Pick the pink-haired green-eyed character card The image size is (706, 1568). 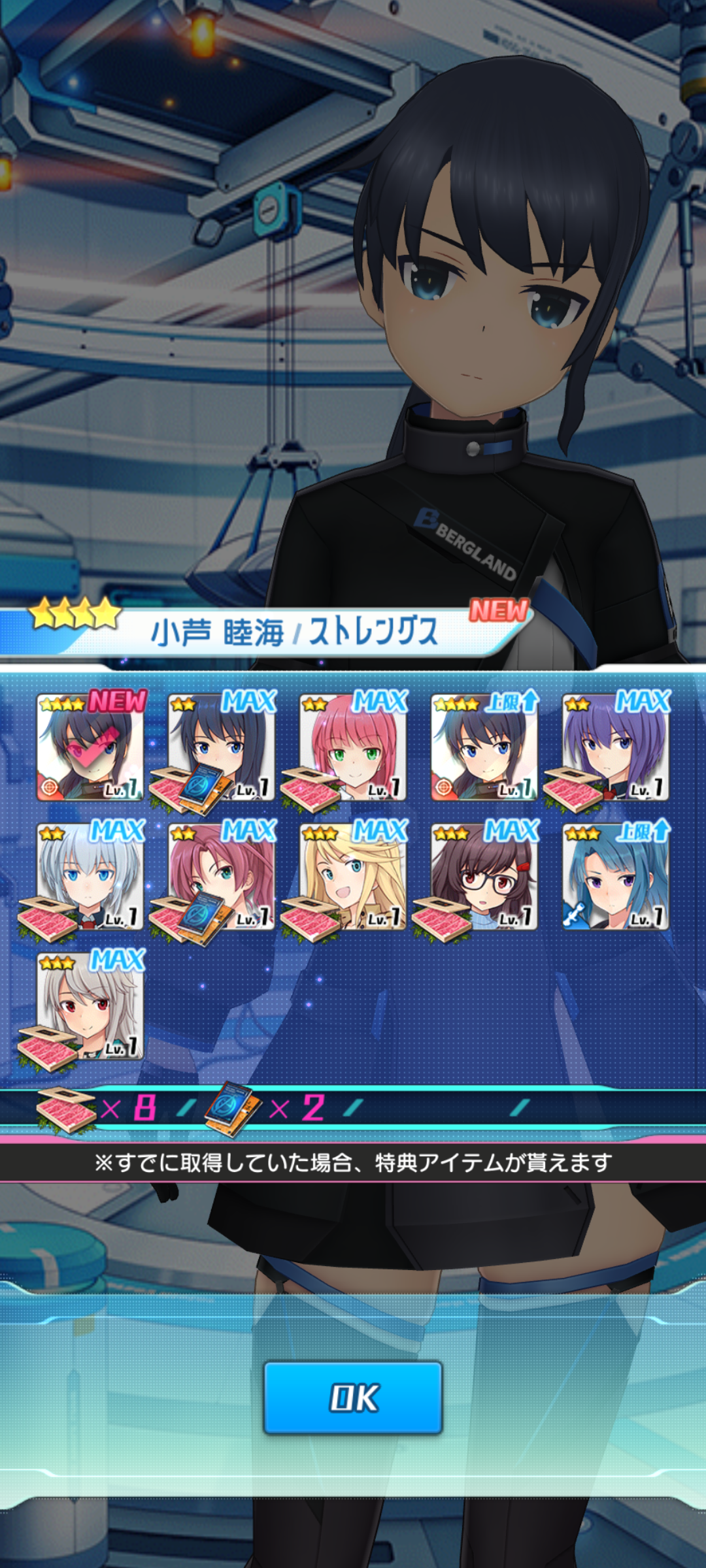click(x=353, y=747)
